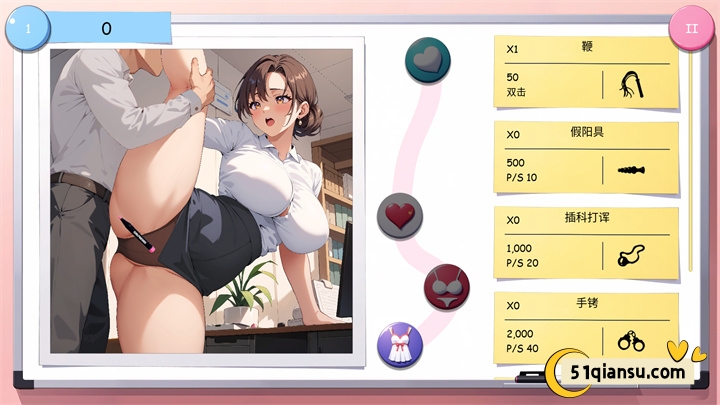The image size is (720, 405).
Task: Choose the white dress outfit icon
Action: point(400,345)
